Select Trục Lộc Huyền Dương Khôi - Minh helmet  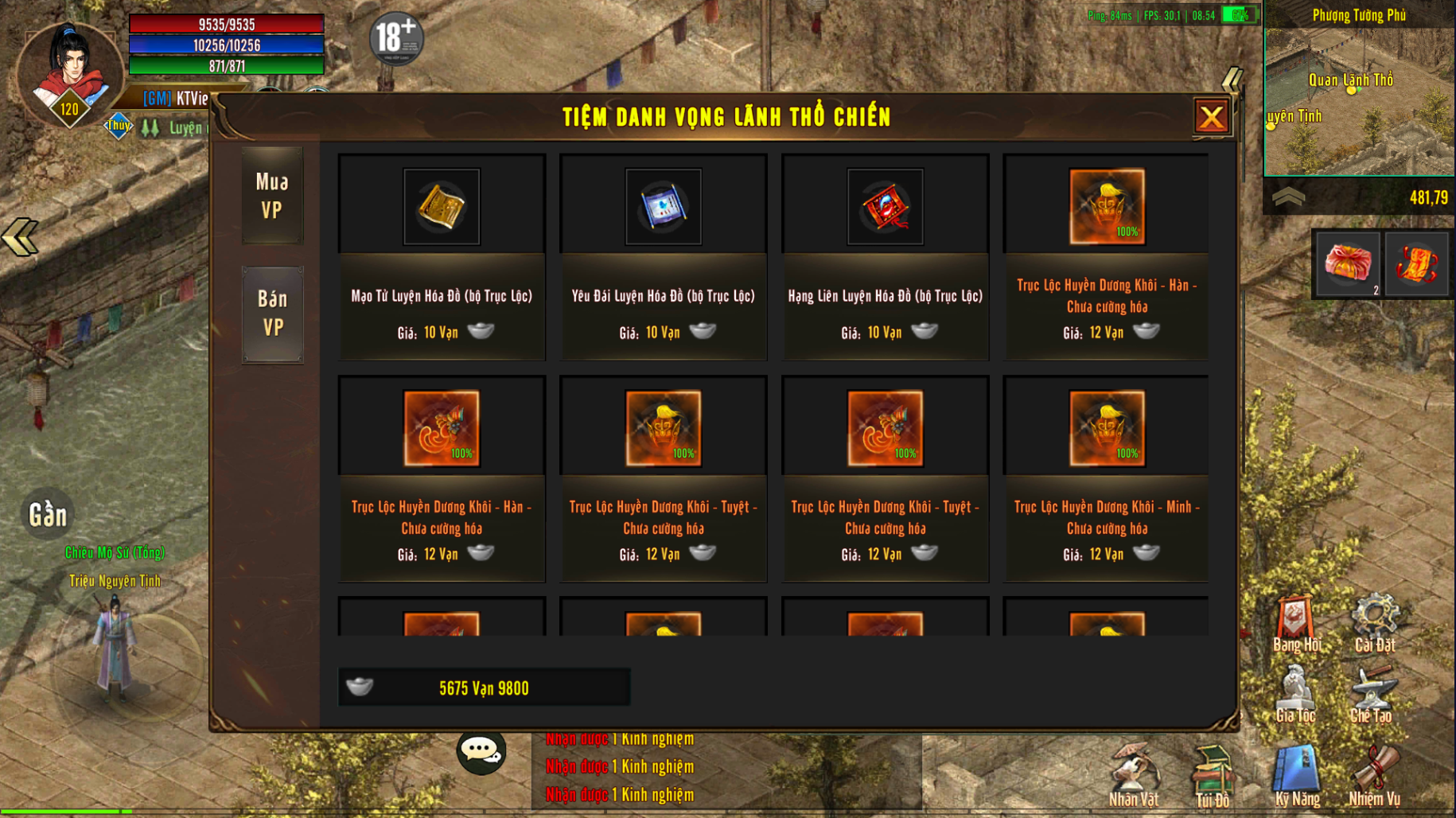[x=1107, y=429]
